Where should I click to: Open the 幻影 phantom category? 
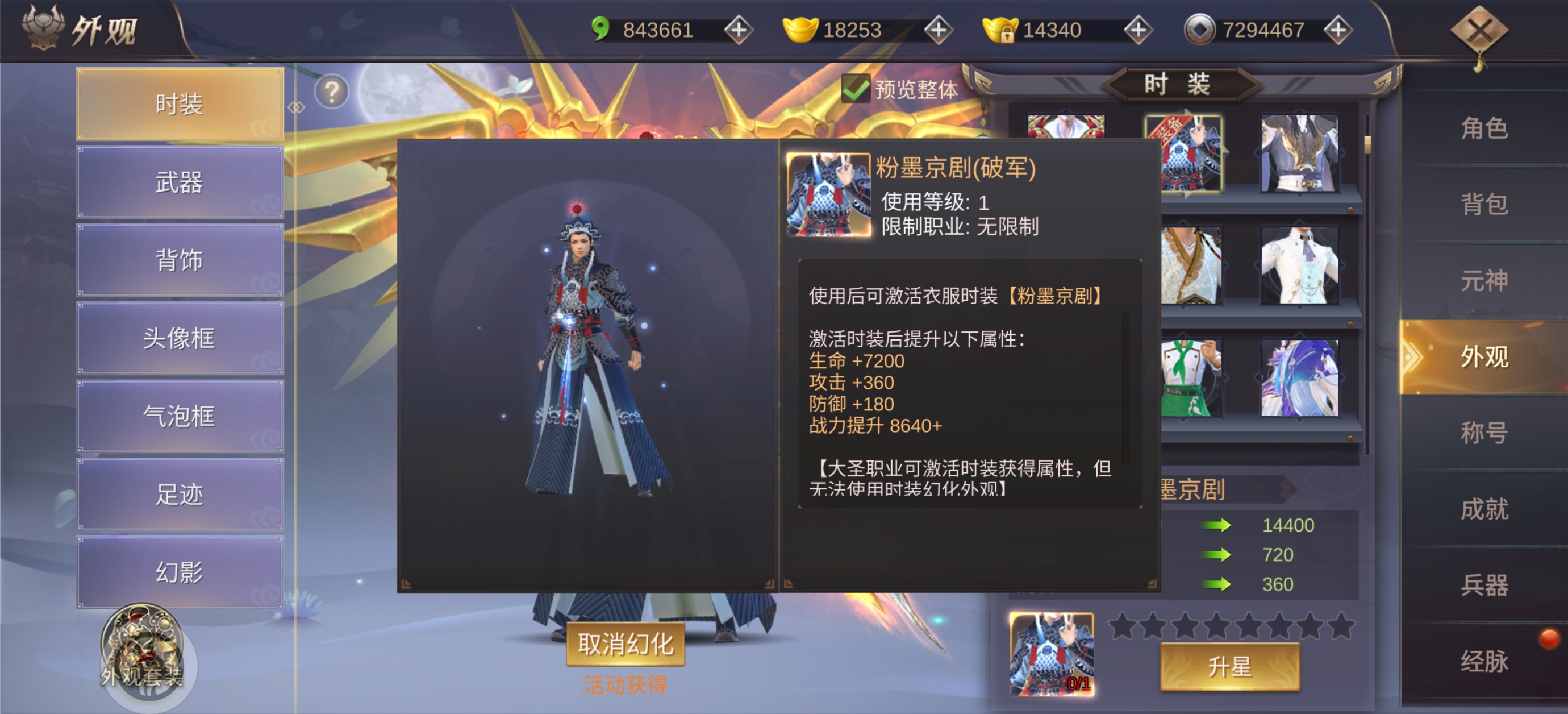coord(180,572)
